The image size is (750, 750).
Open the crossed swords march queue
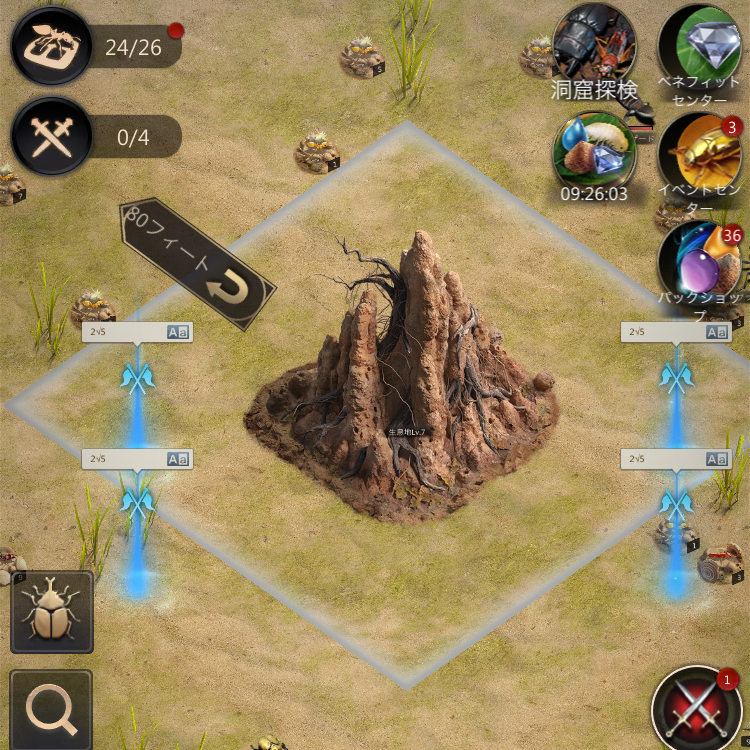52,137
